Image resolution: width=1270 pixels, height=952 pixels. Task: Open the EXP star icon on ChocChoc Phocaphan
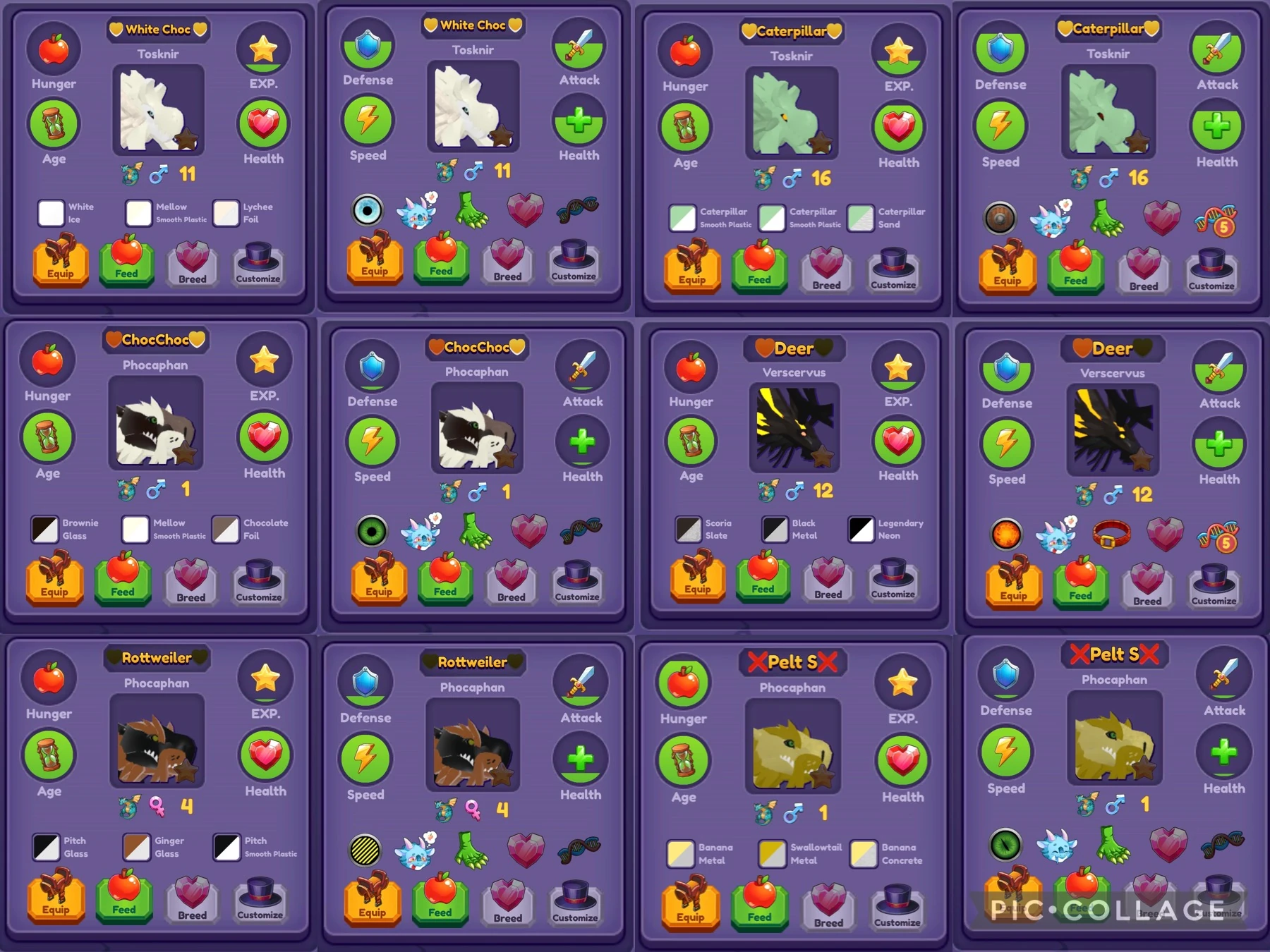tap(265, 360)
